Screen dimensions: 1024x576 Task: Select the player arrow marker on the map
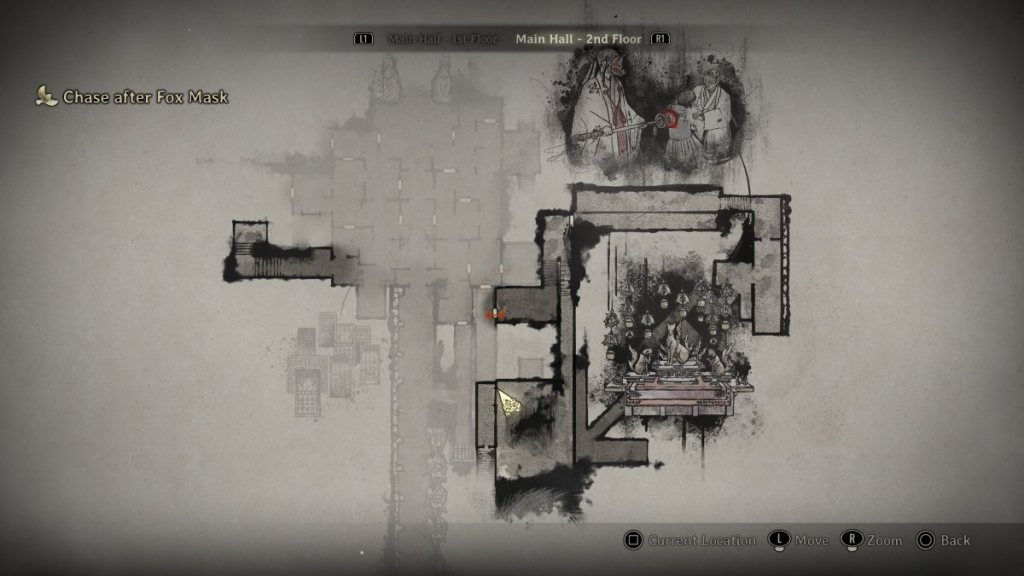(x=508, y=401)
